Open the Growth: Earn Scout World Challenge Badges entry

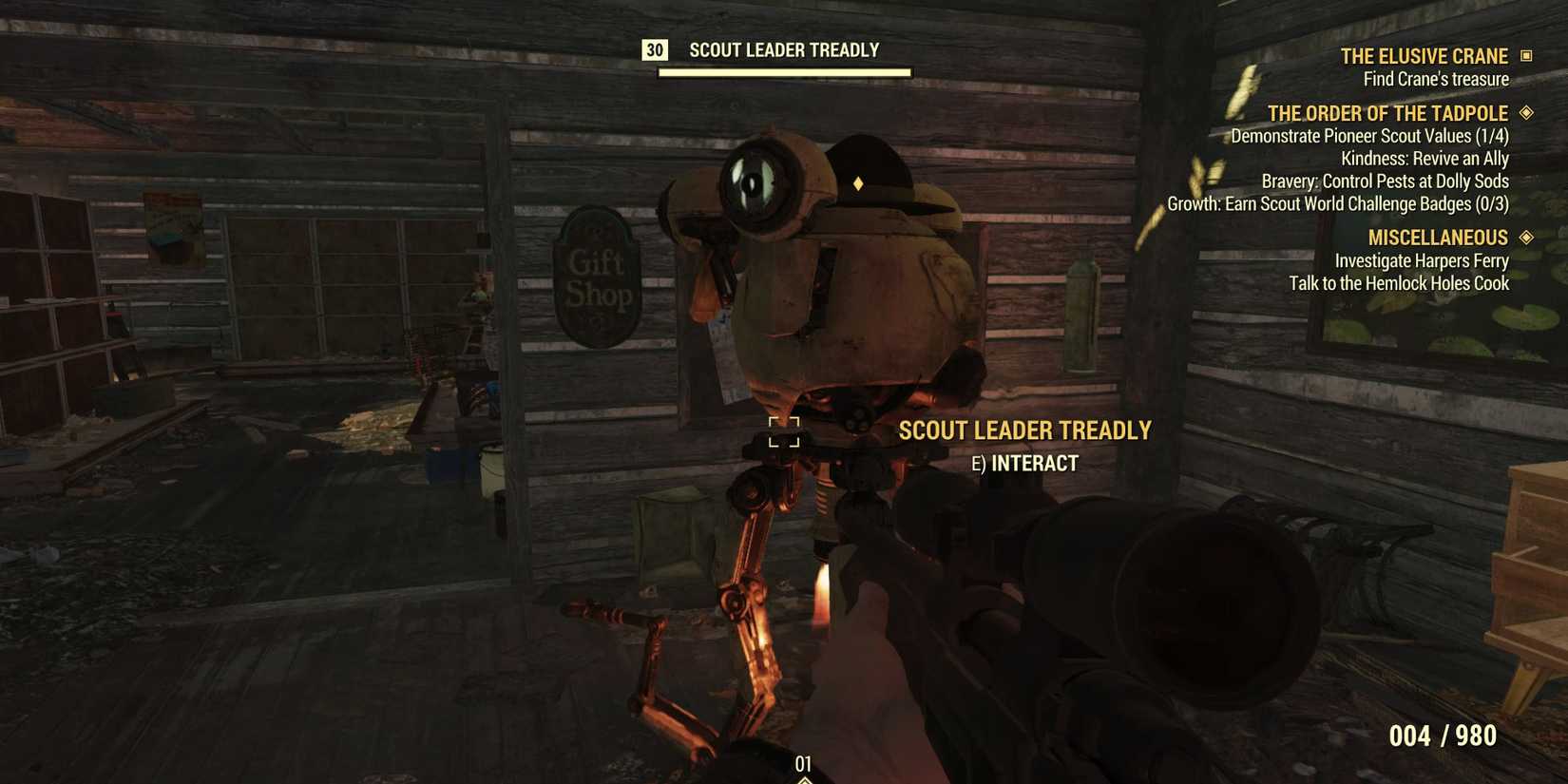(1372, 203)
